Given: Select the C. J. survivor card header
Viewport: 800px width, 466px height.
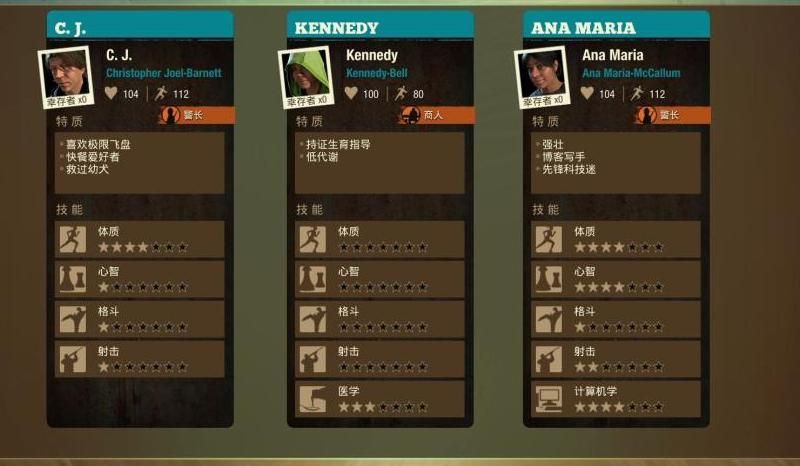Looking at the screenshot, I should pyautogui.click(x=139, y=27).
